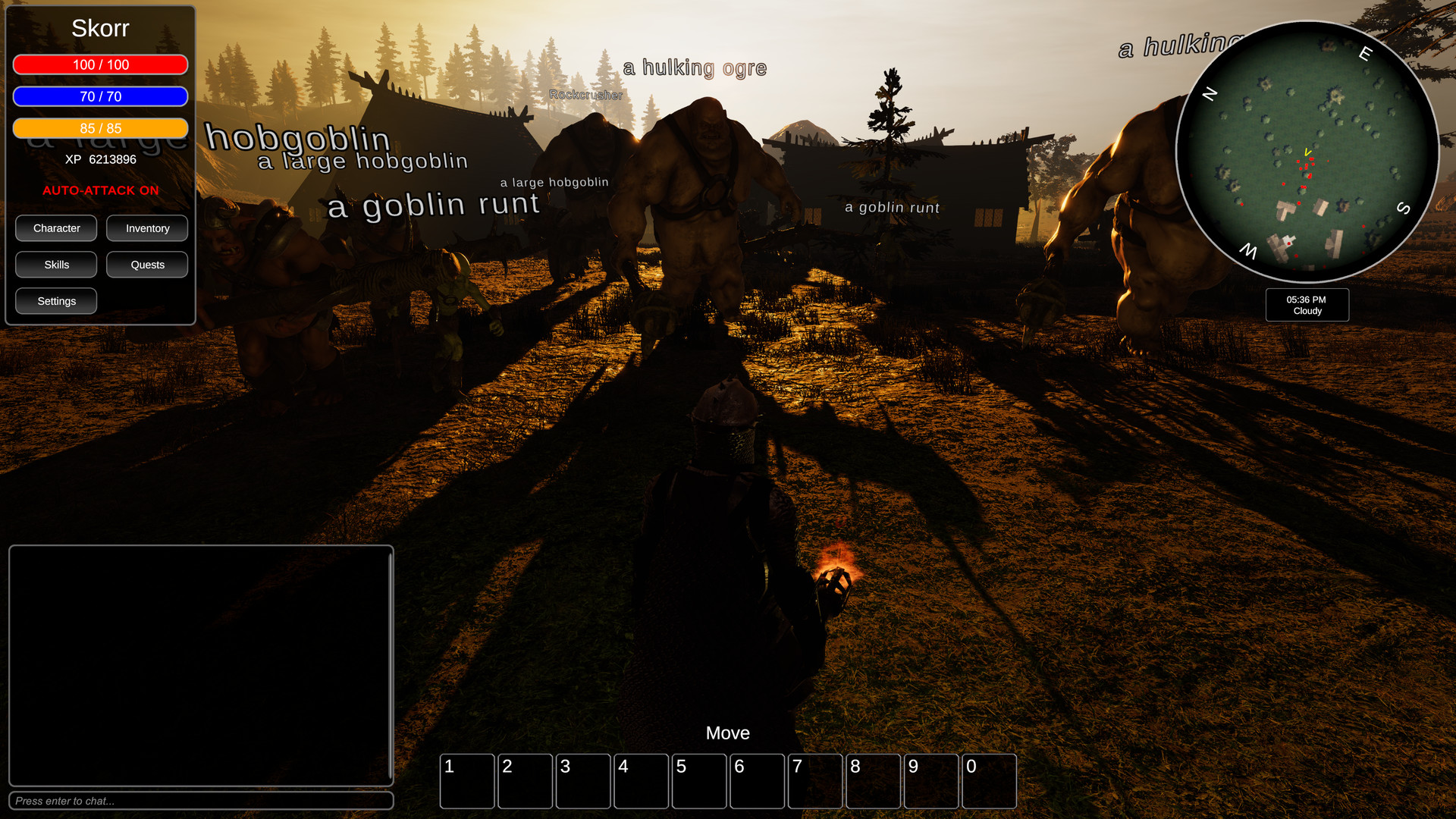This screenshot has height=819, width=1456.
Task: Click the 05:36 PM Cloudy weather display
Action: 1307,304
